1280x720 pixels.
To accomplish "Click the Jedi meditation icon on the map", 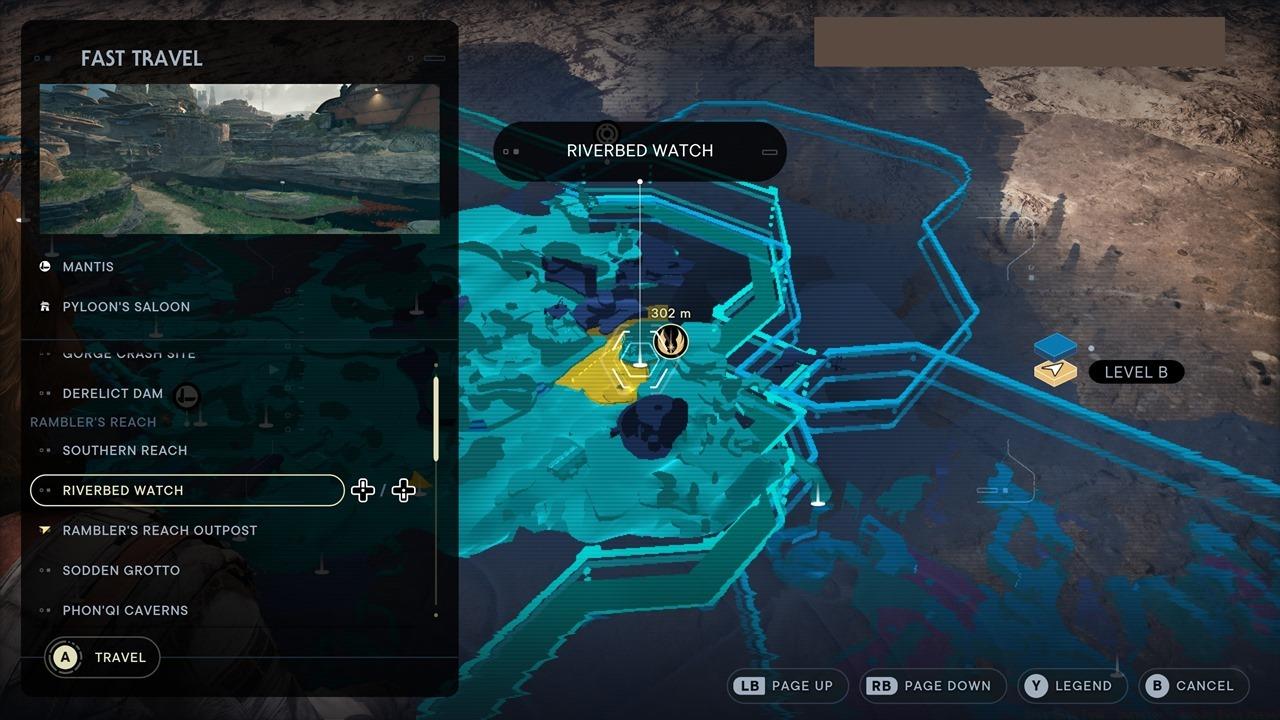I will point(668,341).
